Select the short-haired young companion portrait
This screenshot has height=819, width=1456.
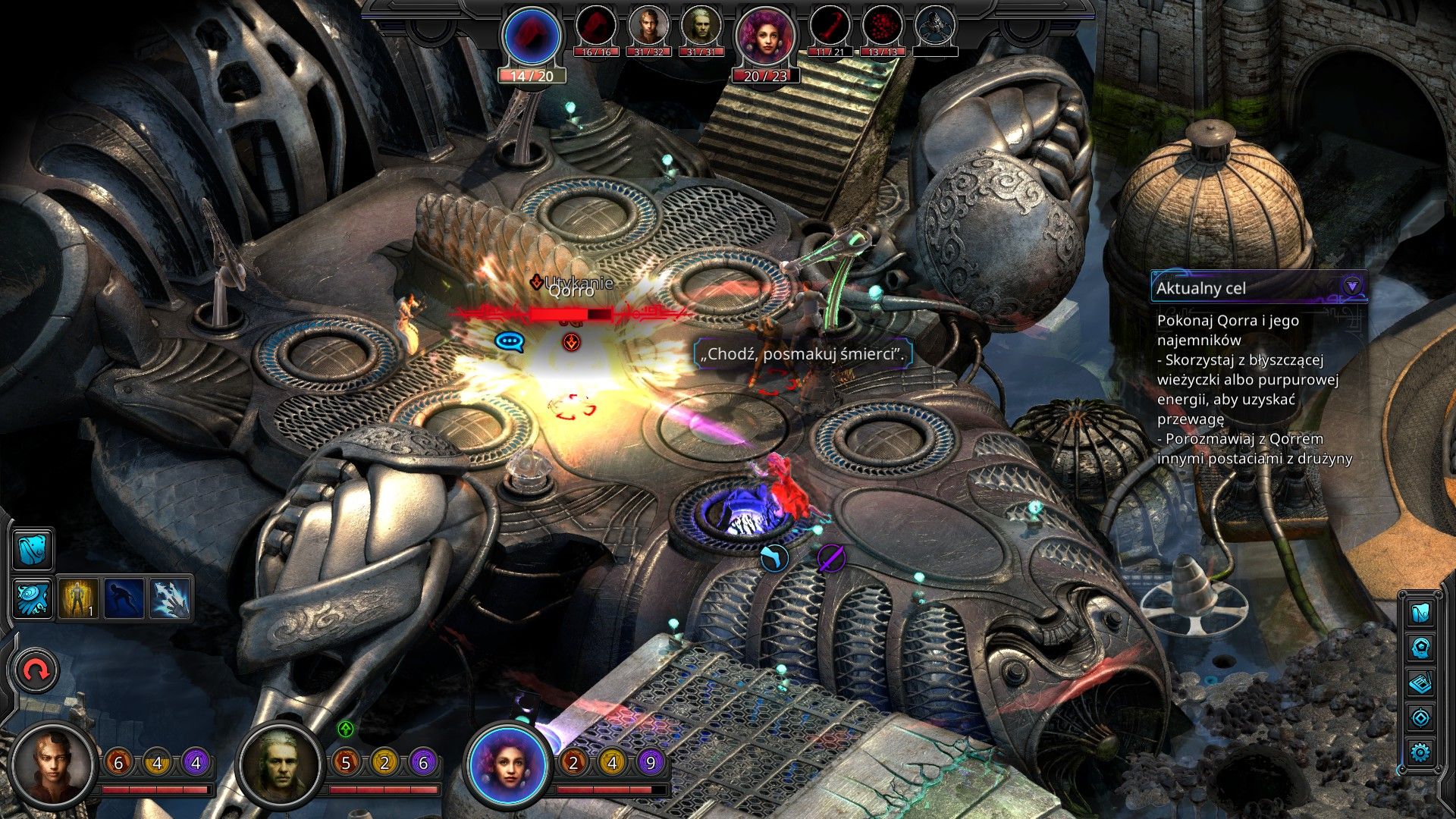click(x=55, y=764)
